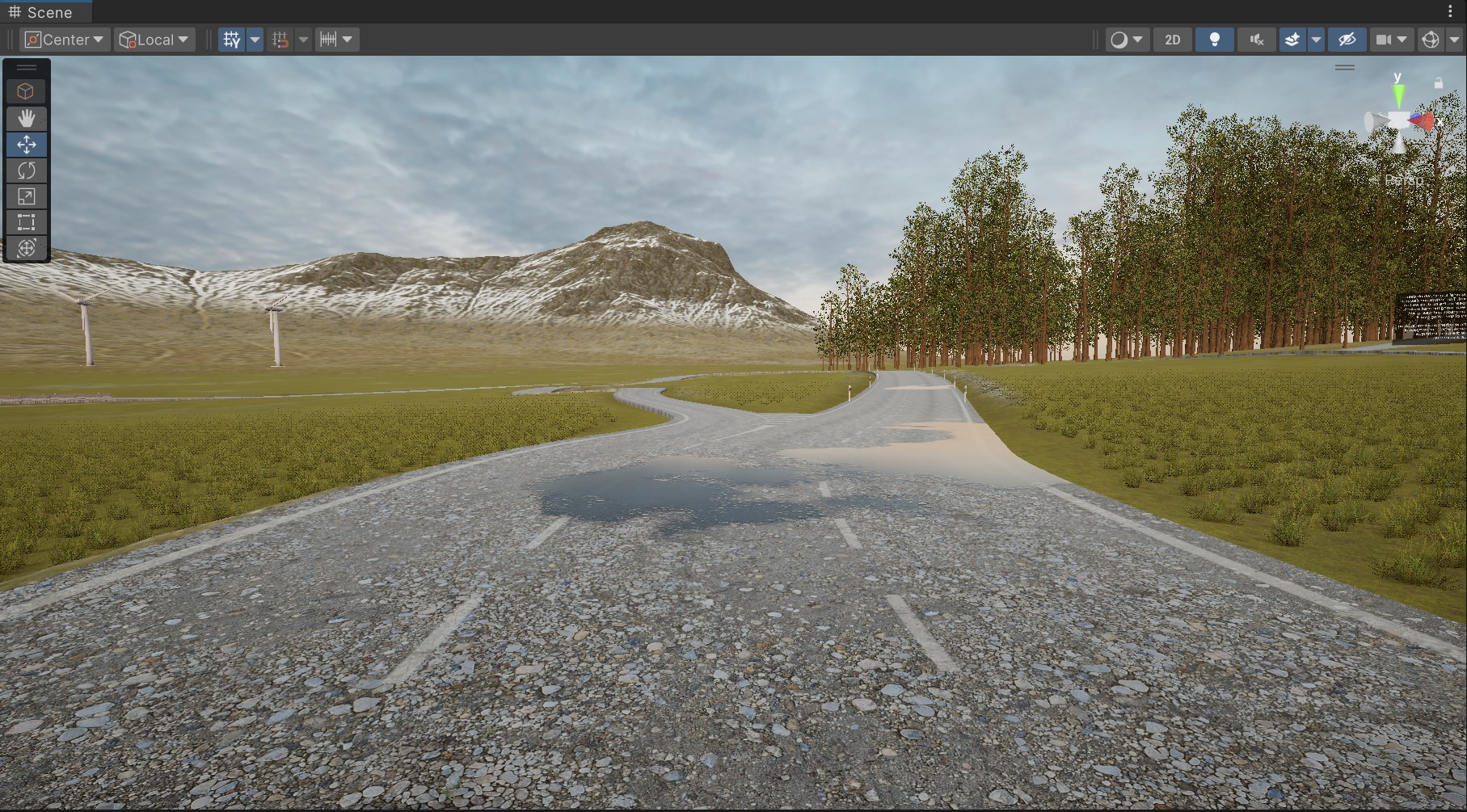Click the Tools overlay handle

[26, 67]
